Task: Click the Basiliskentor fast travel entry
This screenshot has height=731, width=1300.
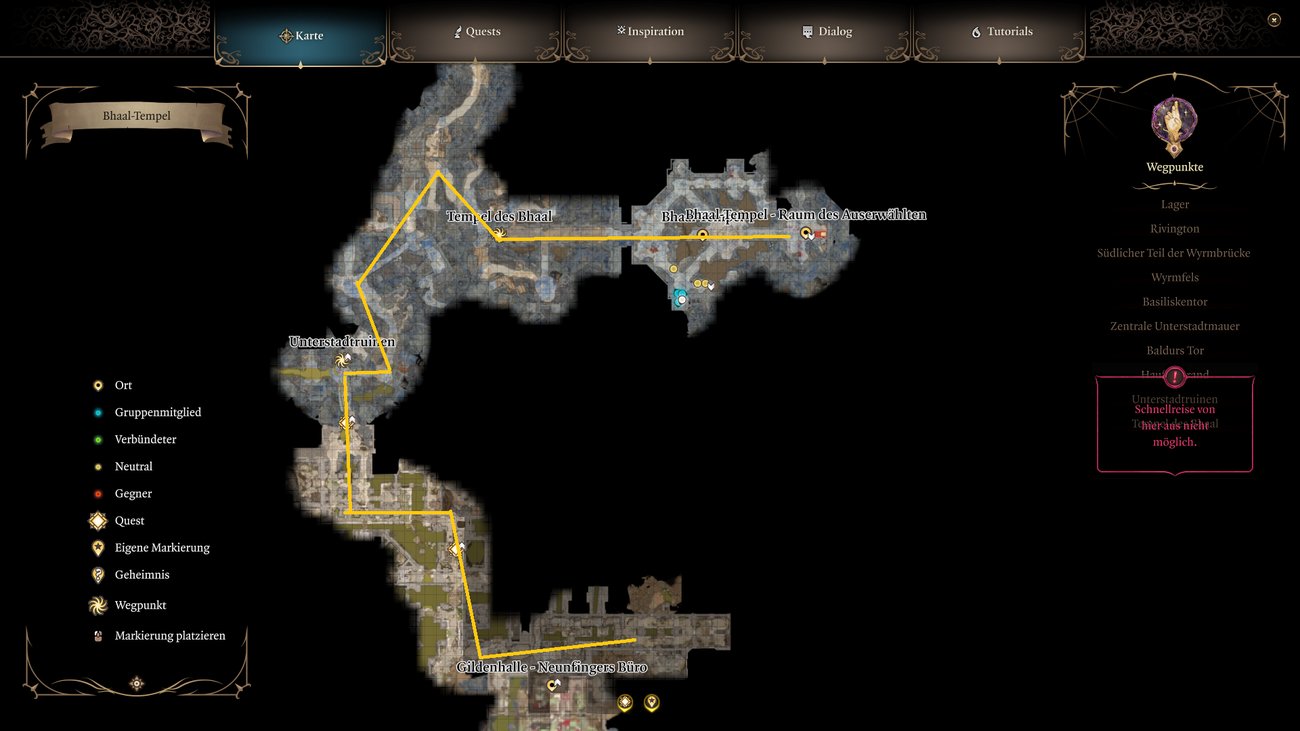Action: click(x=1174, y=301)
